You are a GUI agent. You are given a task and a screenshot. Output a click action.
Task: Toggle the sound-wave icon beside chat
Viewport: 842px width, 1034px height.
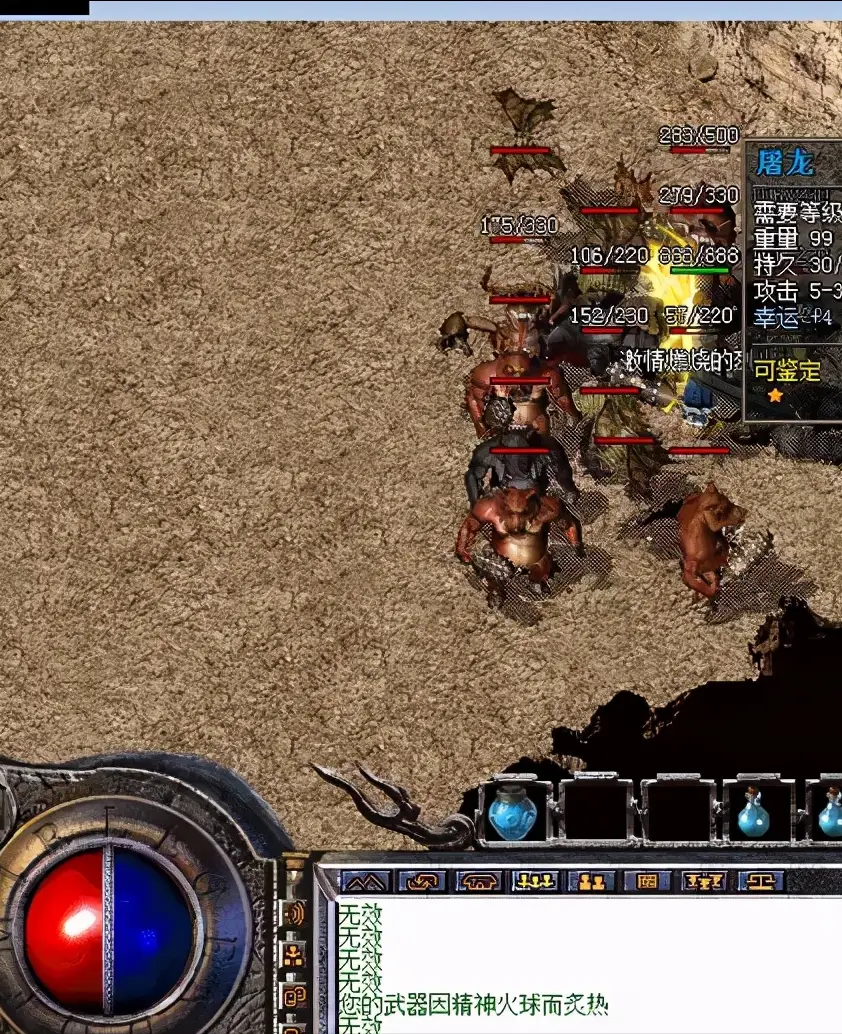[295, 913]
